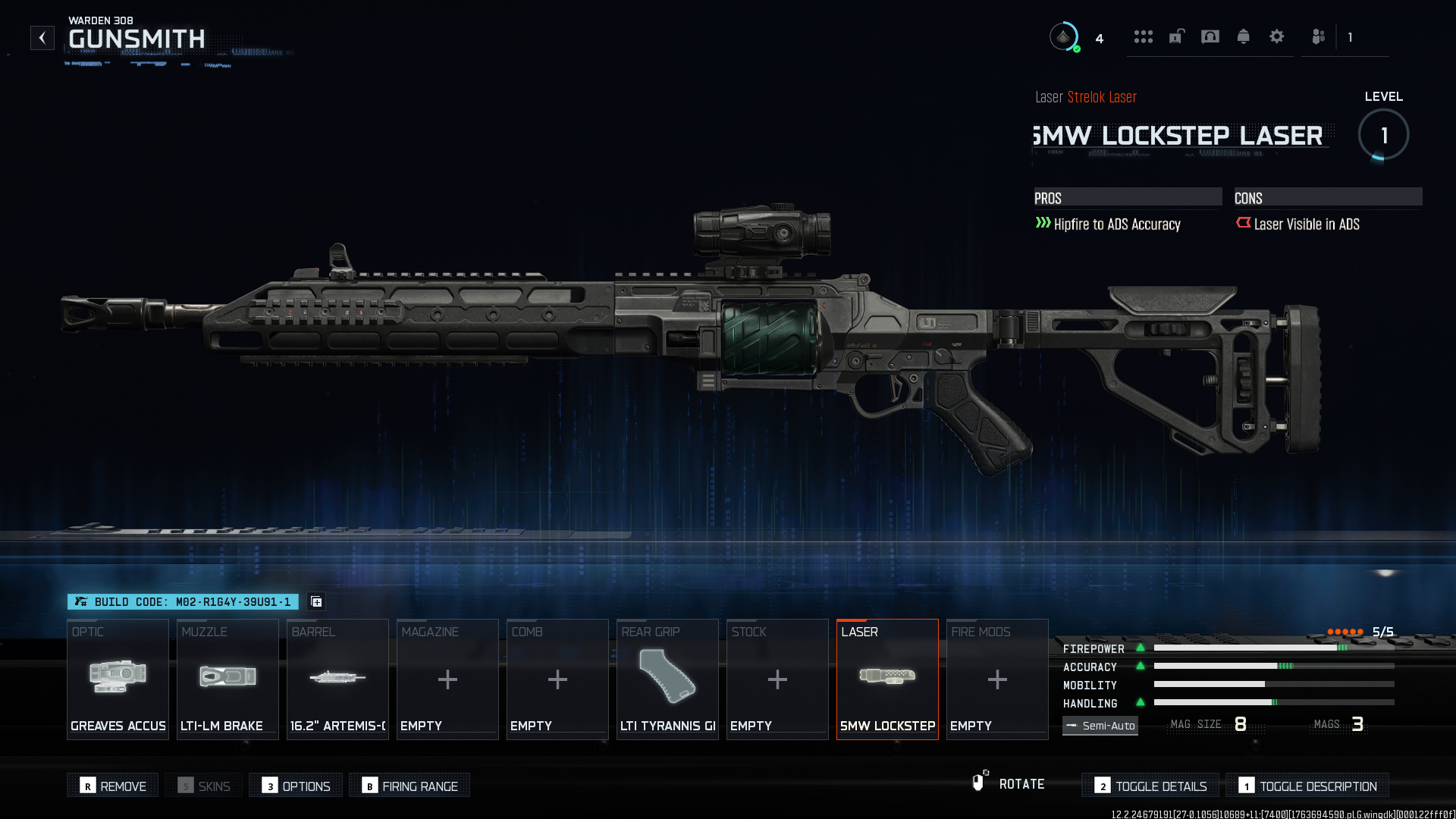Viewport: 1456px width, 819px height.
Task: Choose the Barrel attachment slot
Action: (337, 679)
